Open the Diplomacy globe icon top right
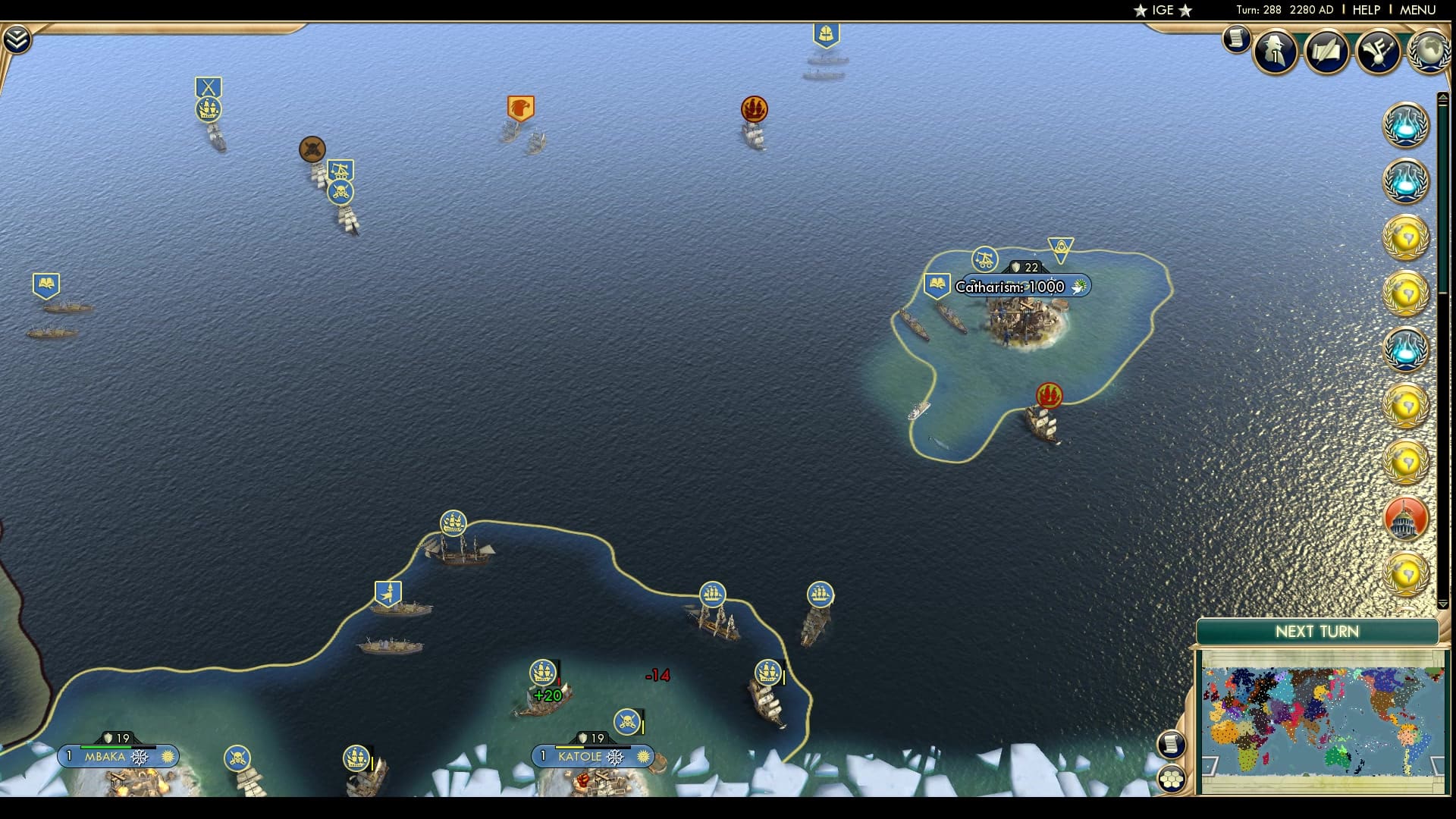Viewport: 1456px width, 819px height. (x=1429, y=49)
